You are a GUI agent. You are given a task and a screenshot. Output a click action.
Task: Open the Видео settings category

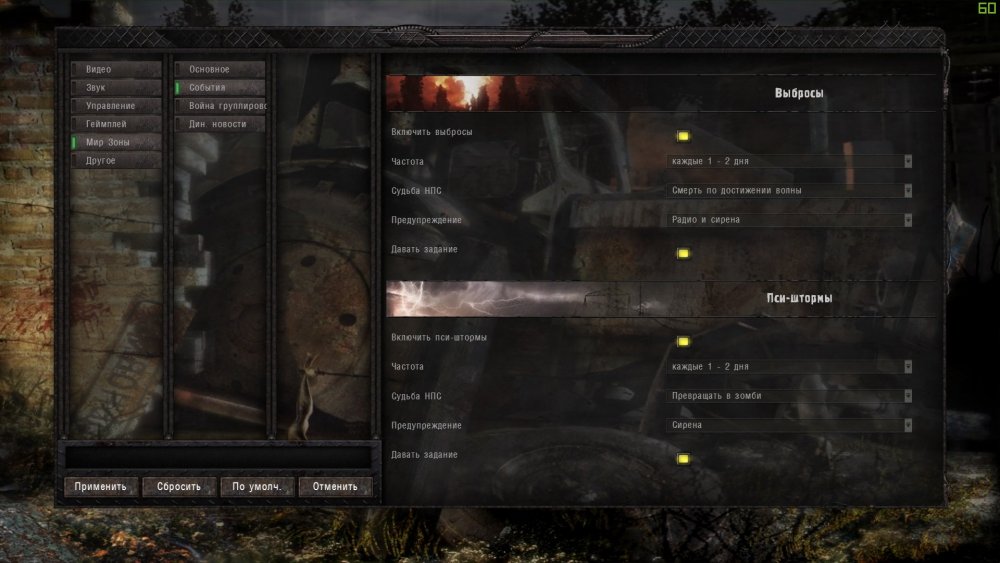(x=115, y=70)
